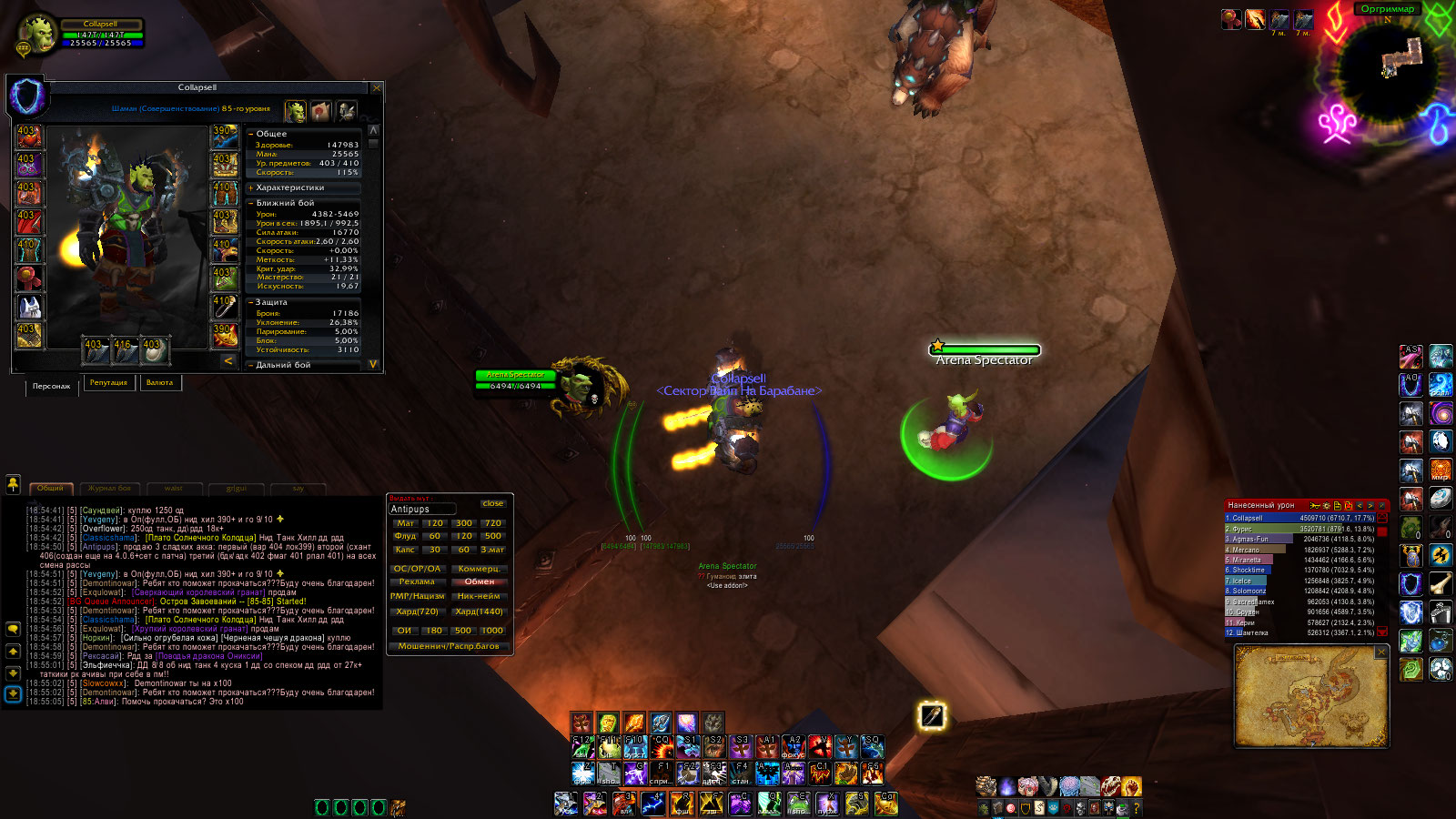The width and height of the screenshot is (1456, 819).
Task: Select the Журнал боя chat tab
Action: tap(109, 489)
